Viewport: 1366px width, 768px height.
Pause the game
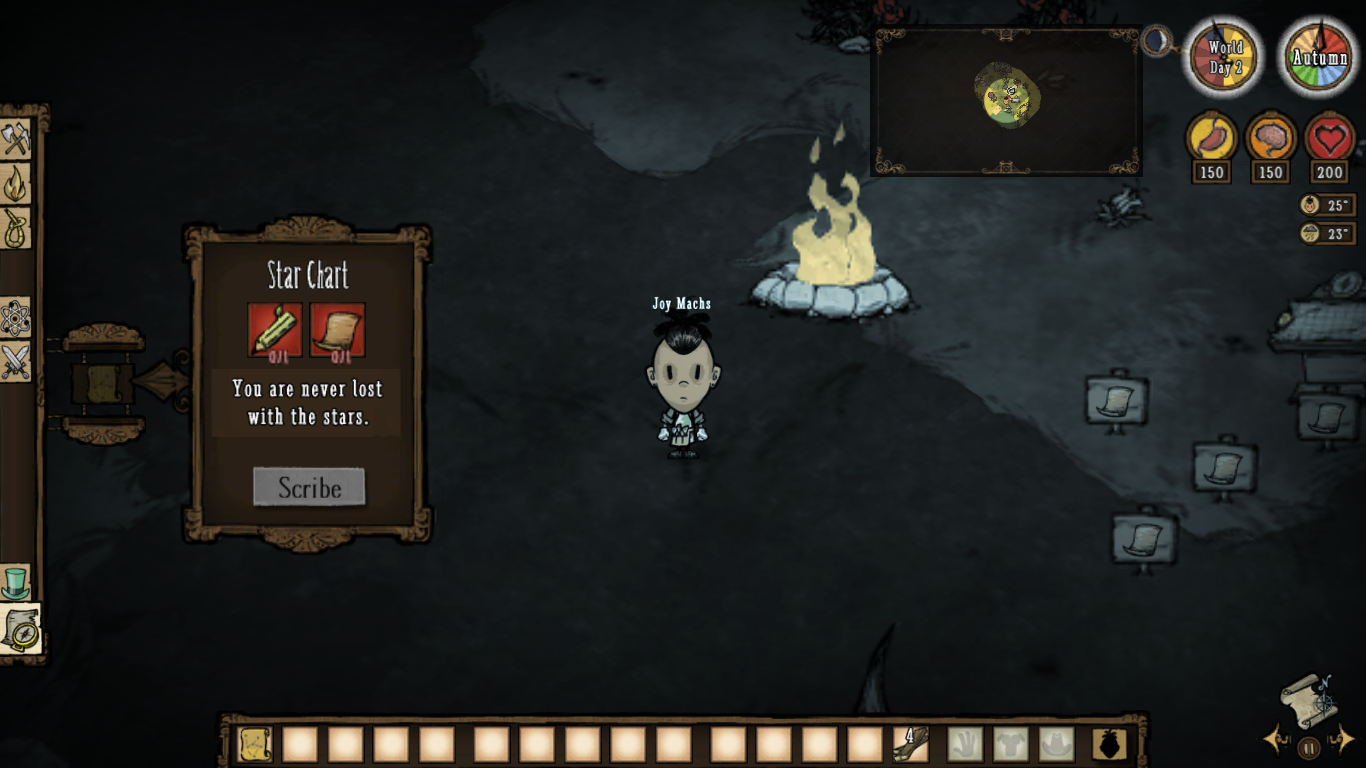(1309, 746)
